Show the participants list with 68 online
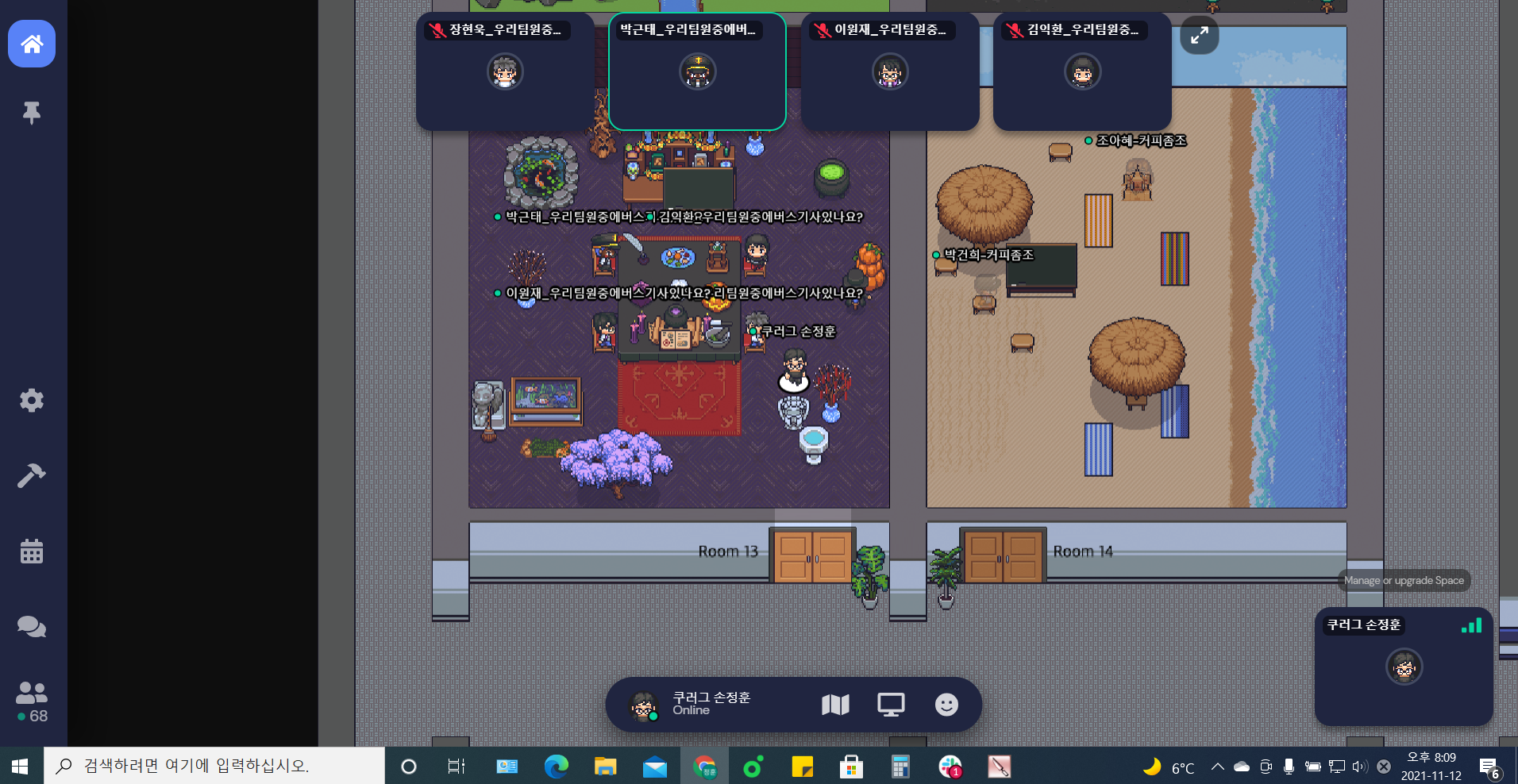Screen dimensions: 1518x784 click(x=32, y=702)
